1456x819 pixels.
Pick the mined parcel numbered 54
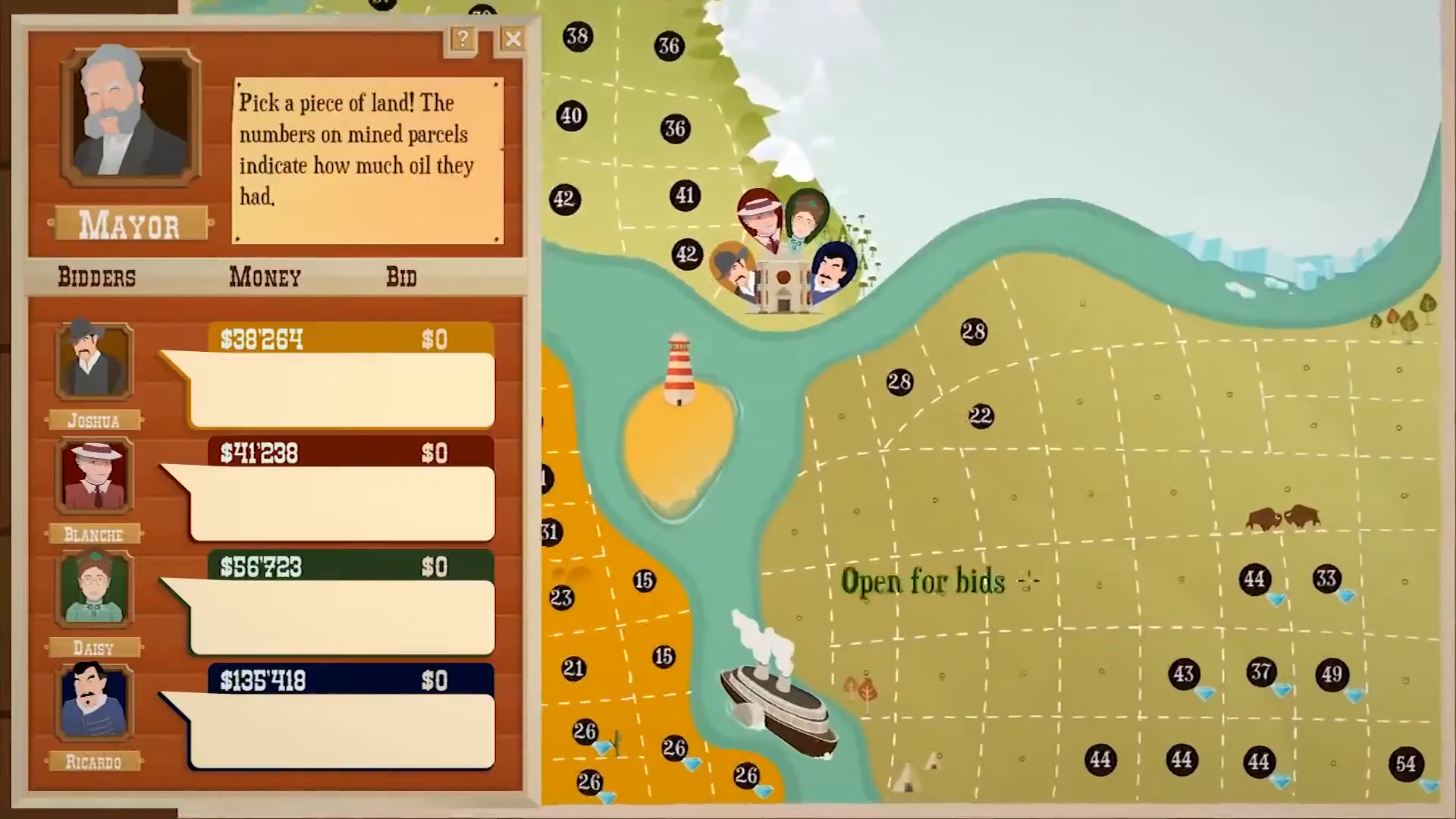click(x=1405, y=764)
